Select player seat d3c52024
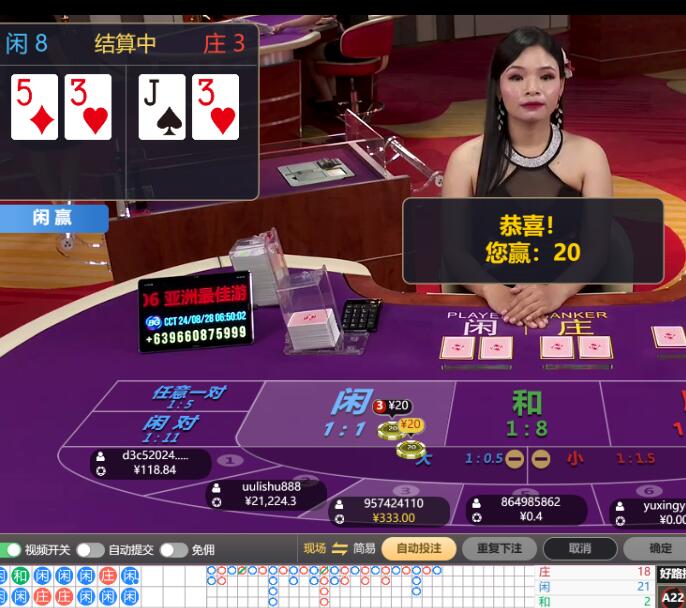Image resolution: width=686 pixels, height=608 pixels. (x=152, y=462)
